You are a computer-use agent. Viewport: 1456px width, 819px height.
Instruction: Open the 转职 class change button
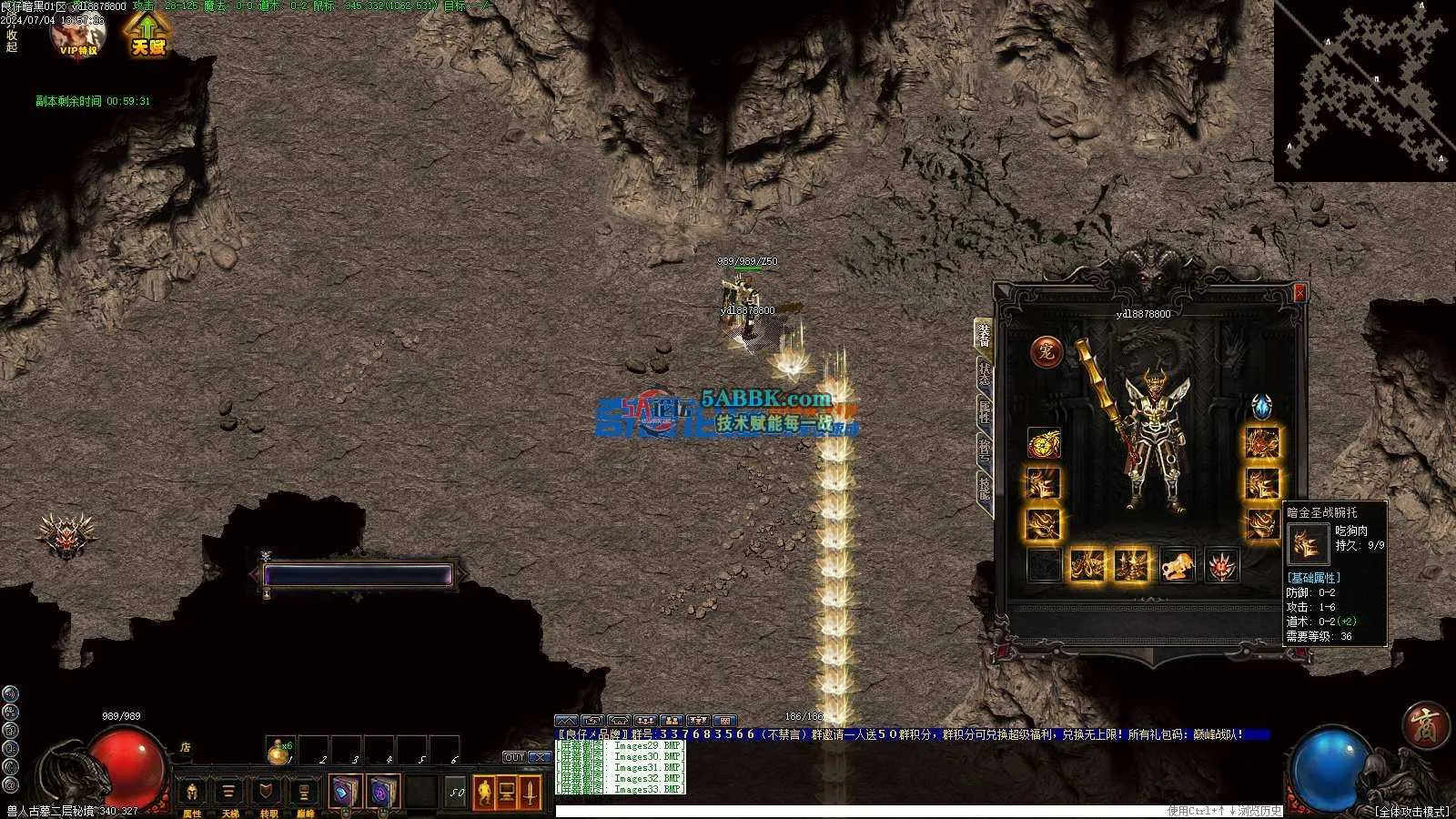tap(268, 794)
